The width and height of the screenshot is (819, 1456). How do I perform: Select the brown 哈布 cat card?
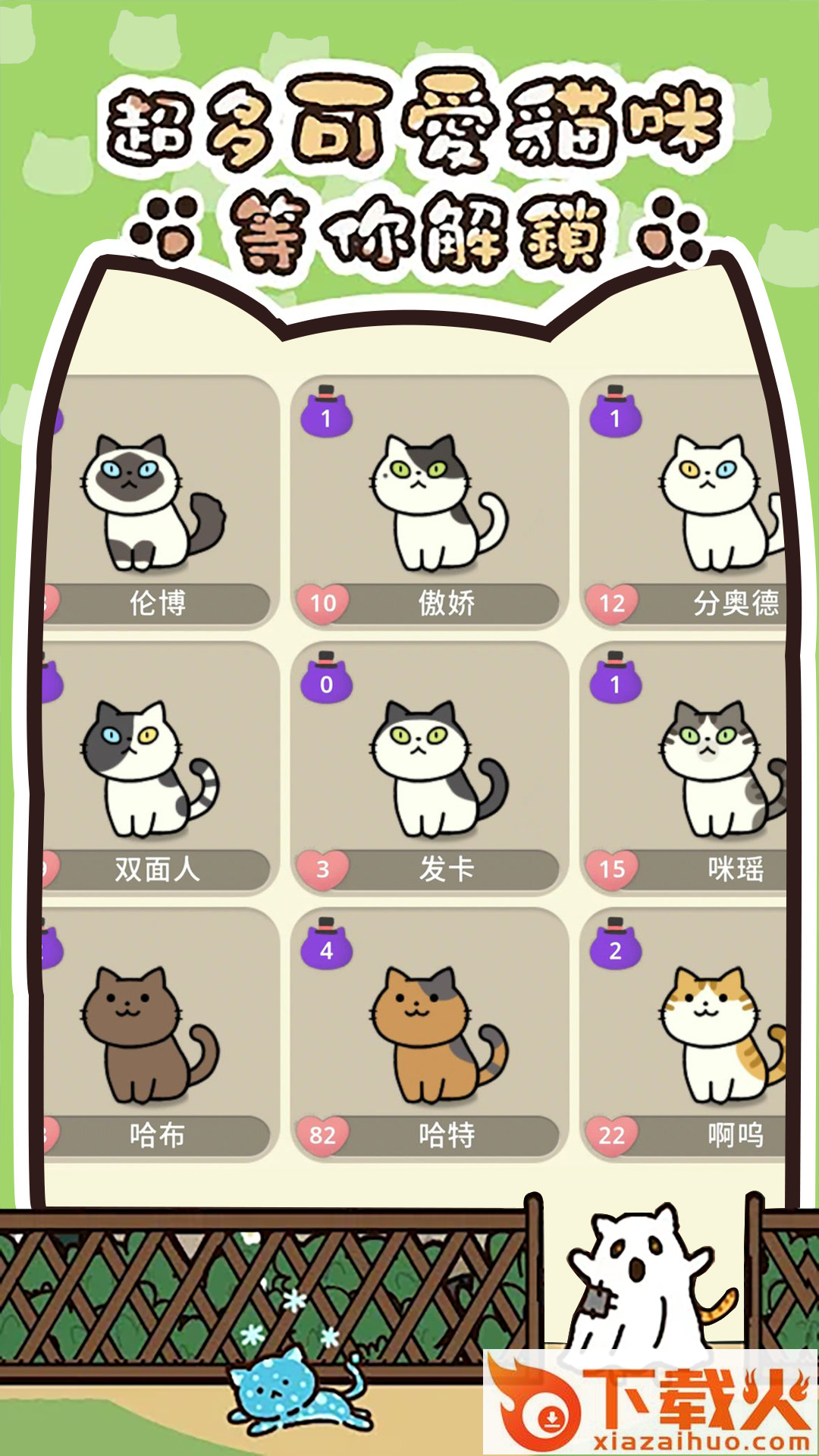(159, 1034)
